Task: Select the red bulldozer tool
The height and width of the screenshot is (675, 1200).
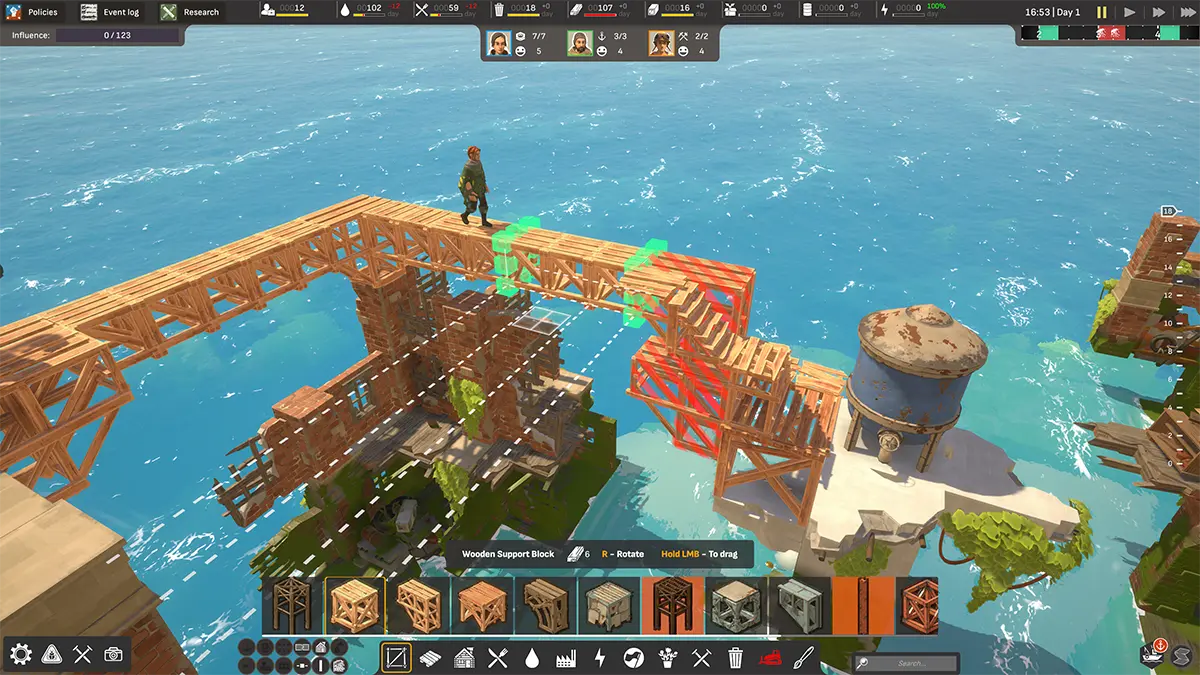Action: [x=769, y=657]
